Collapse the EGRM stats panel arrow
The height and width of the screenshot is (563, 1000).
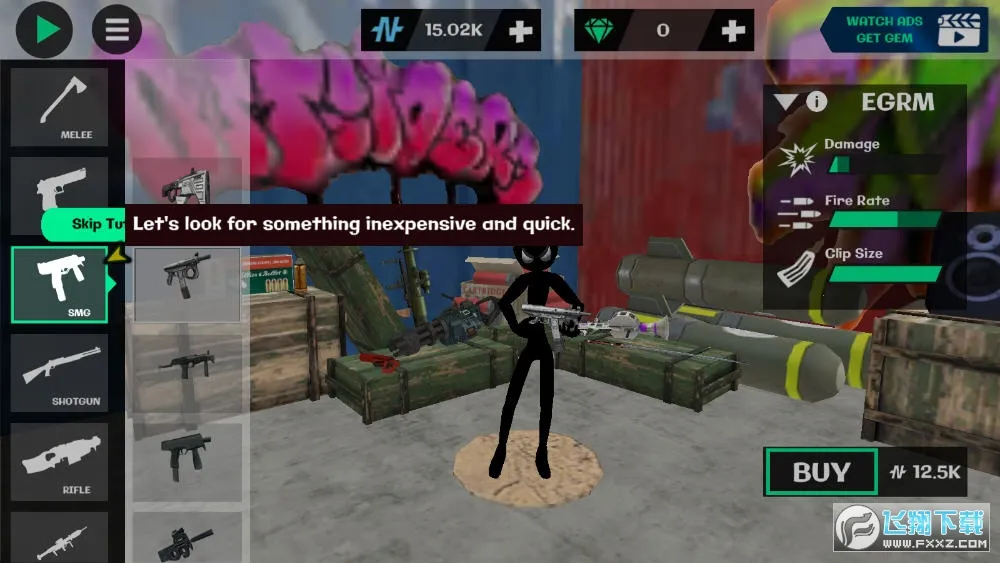(786, 101)
